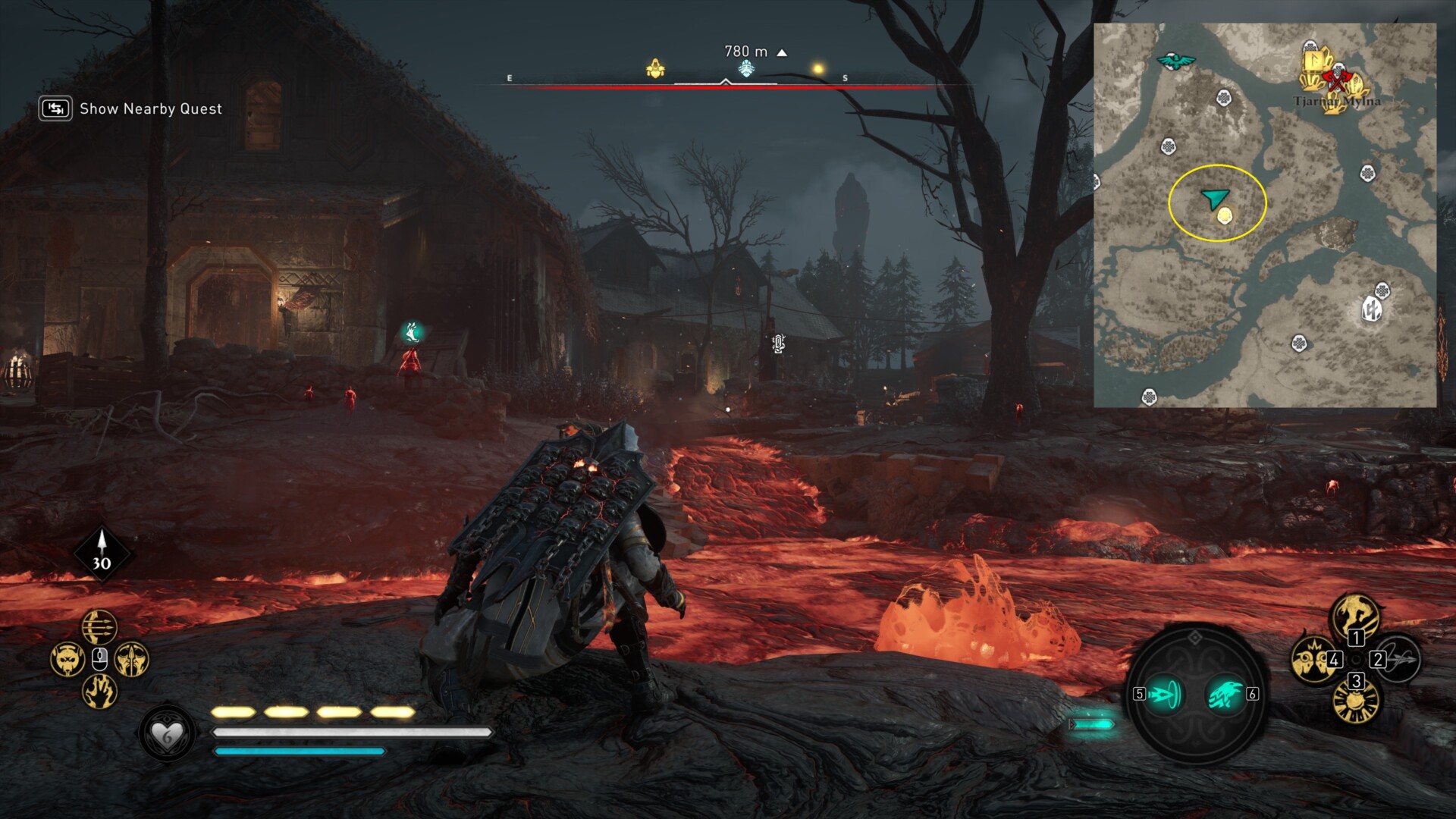The image size is (1456, 819).
Task: Click the teal player arrow on the minimap
Action: coord(1215,199)
